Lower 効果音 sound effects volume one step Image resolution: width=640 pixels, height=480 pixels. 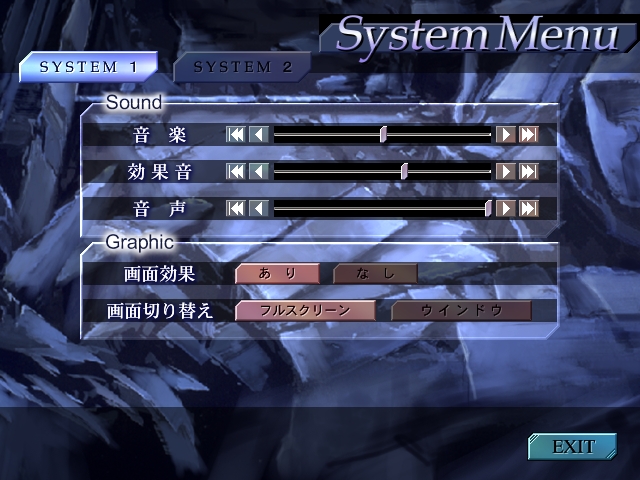258,171
